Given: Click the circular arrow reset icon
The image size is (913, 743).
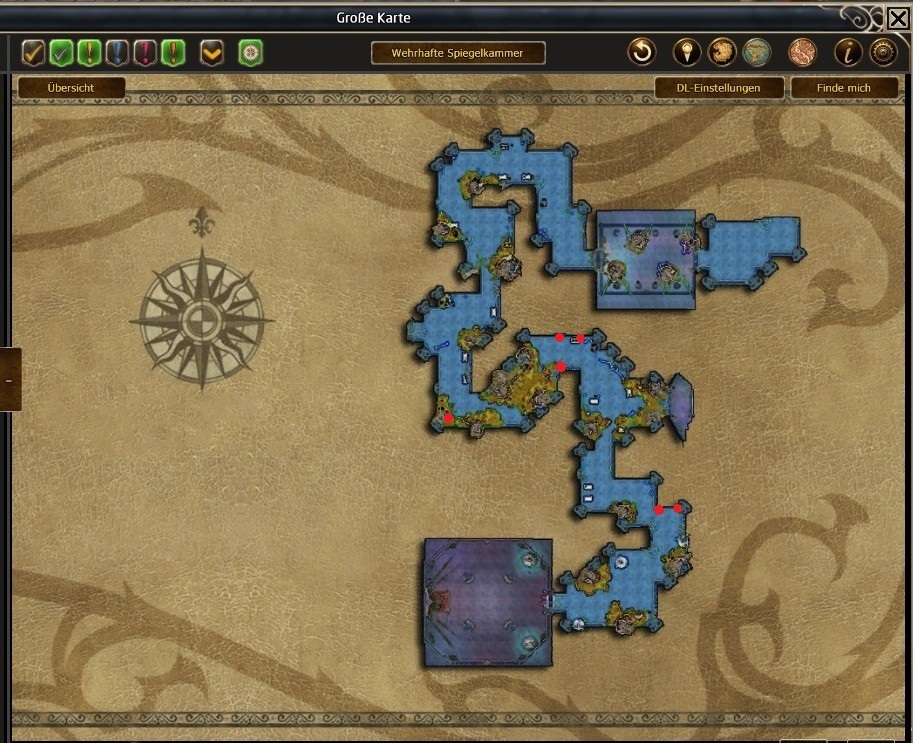Looking at the screenshot, I should click(641, 52).
